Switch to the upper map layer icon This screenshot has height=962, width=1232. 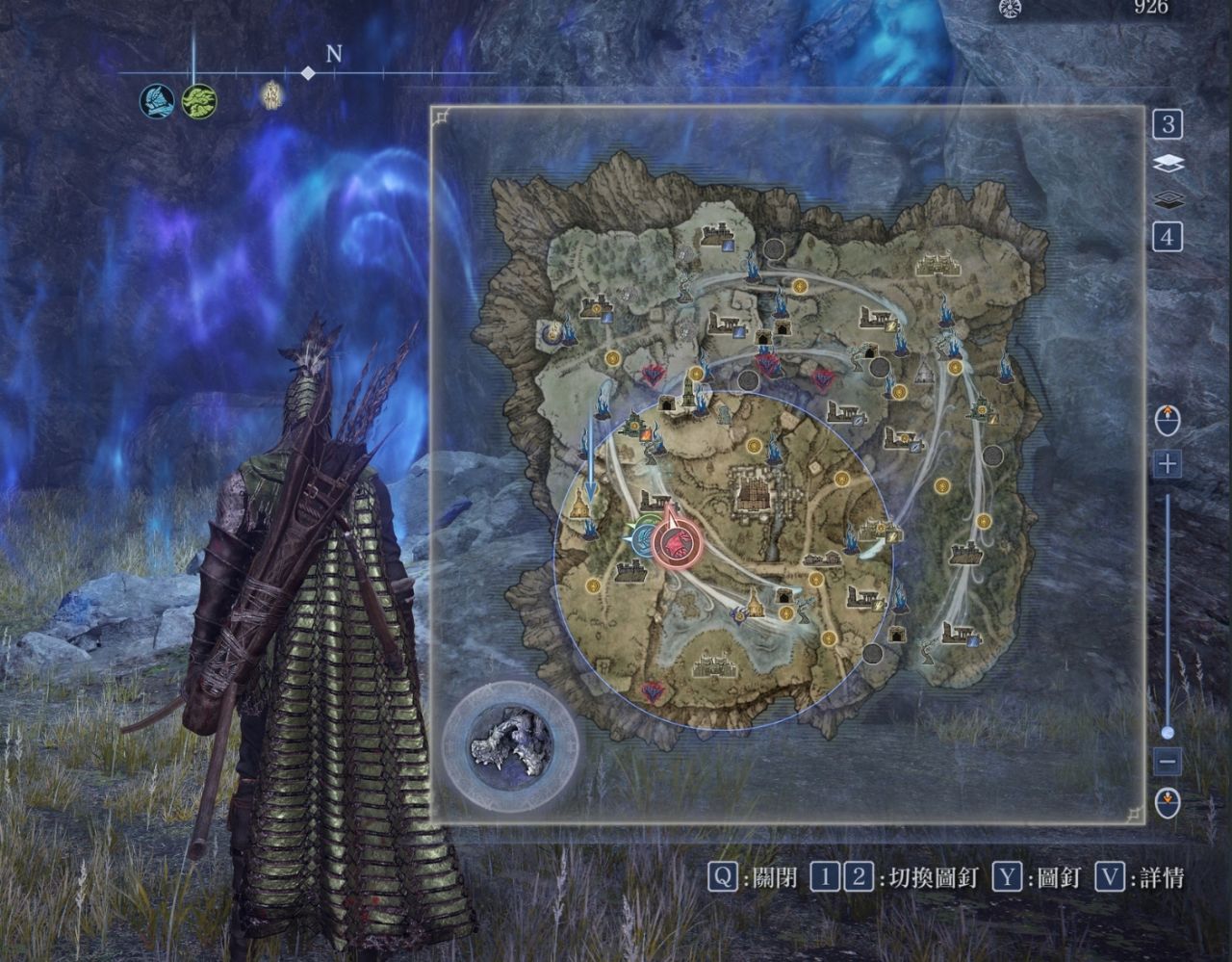[x=1168, y=164]
